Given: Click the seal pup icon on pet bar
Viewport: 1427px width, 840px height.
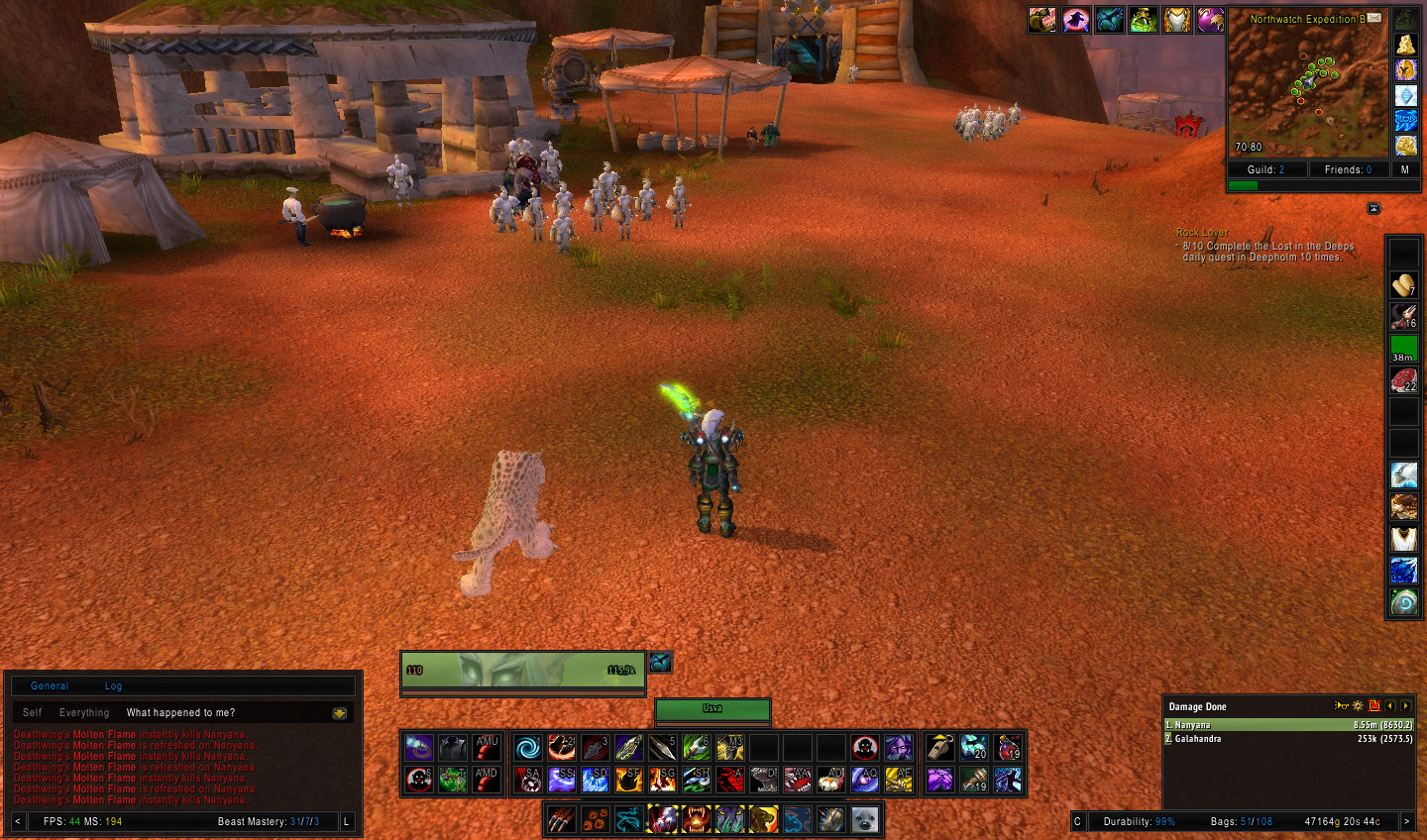Looking at the screenshot, I should (x=864, y=819).
